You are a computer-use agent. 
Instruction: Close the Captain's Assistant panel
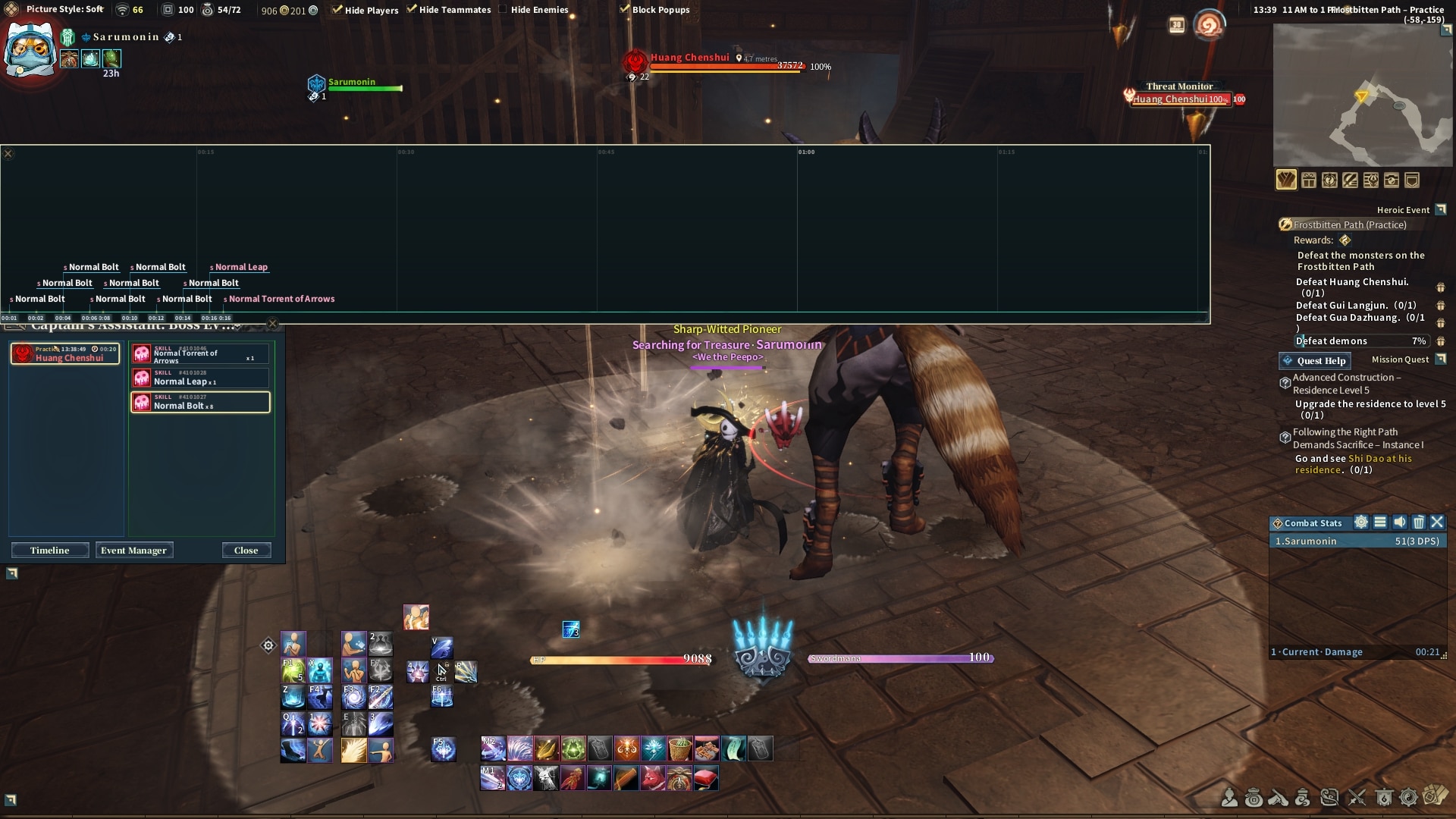click(246, 551)
